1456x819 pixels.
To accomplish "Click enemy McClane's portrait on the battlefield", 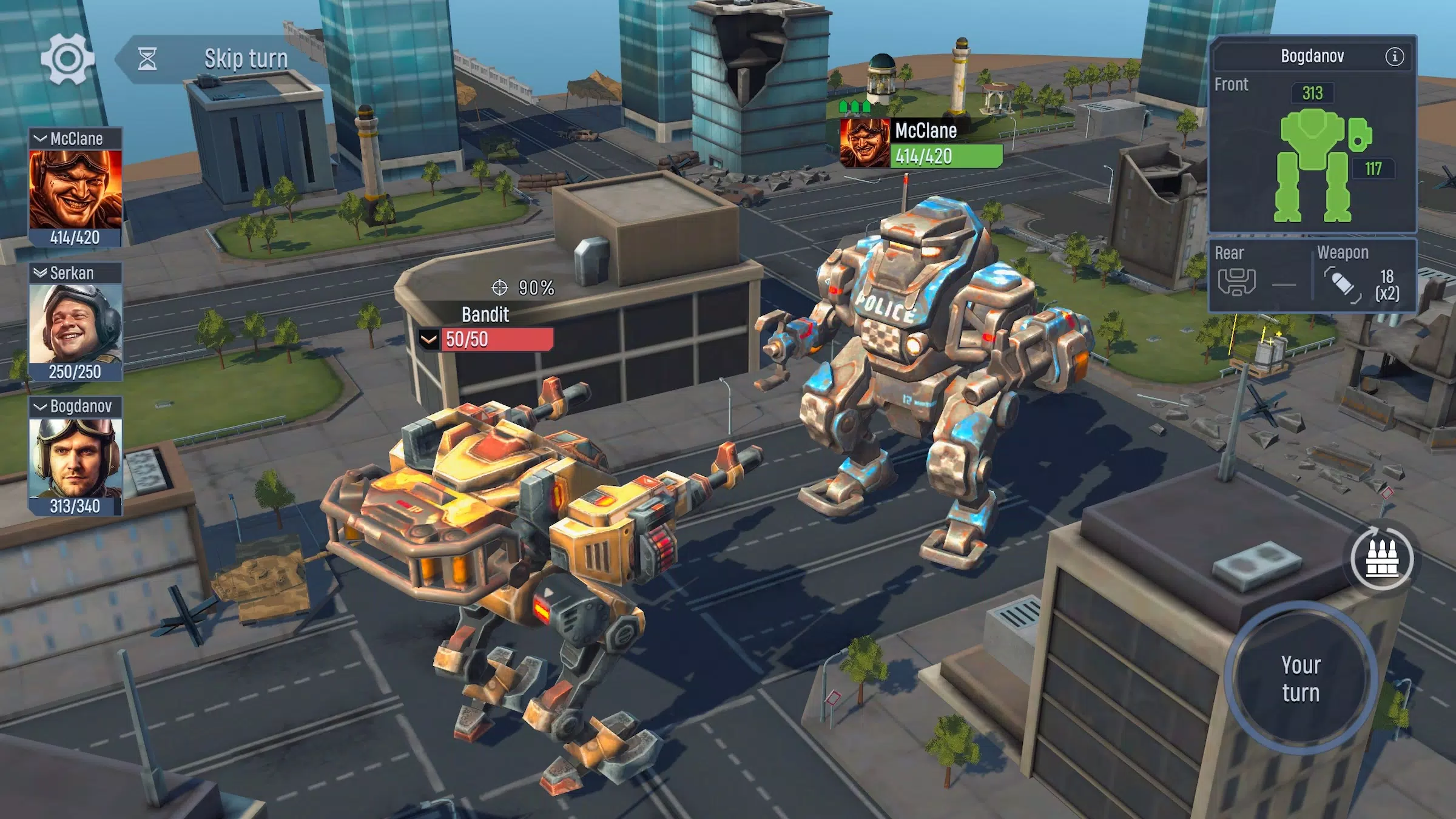I will [864, 142].
